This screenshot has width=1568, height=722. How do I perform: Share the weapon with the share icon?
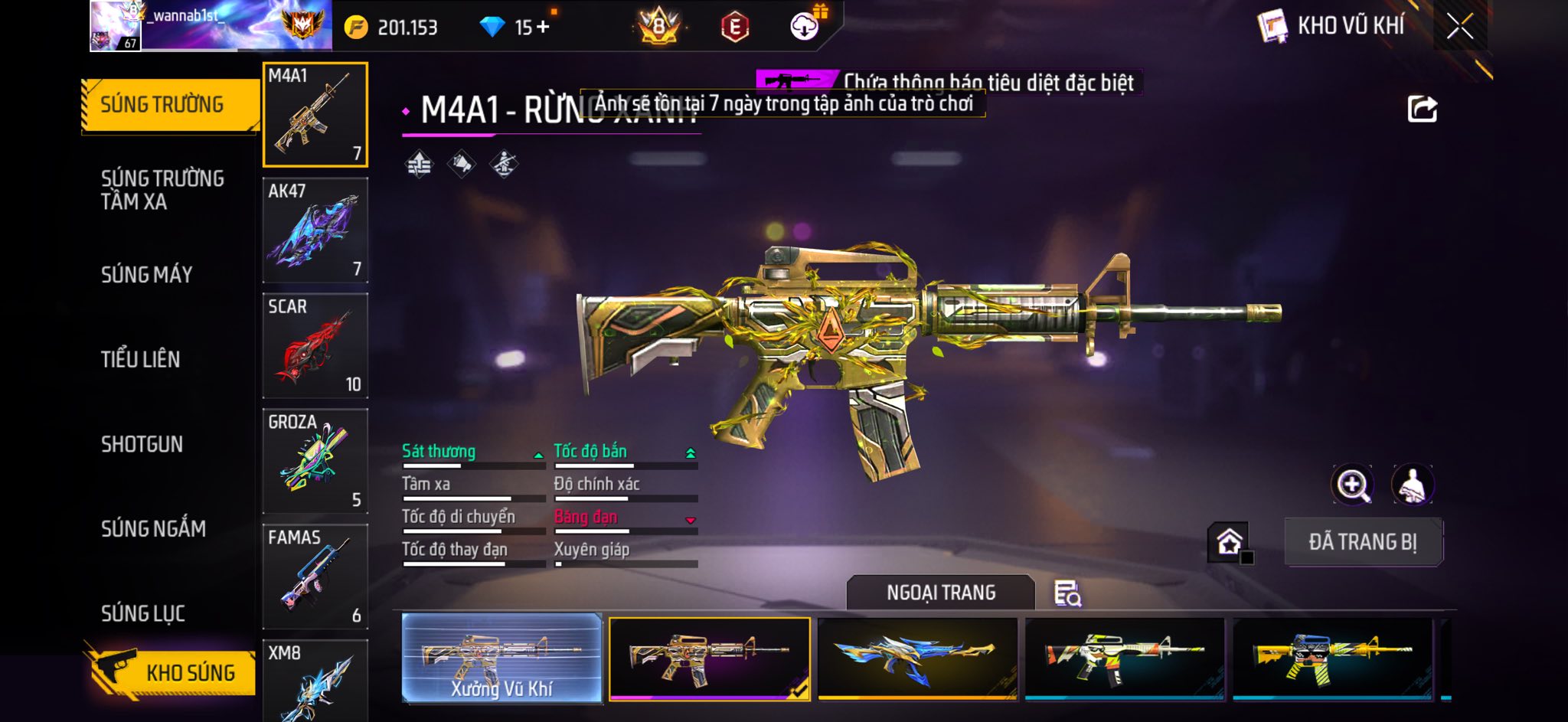(1422, 109)
